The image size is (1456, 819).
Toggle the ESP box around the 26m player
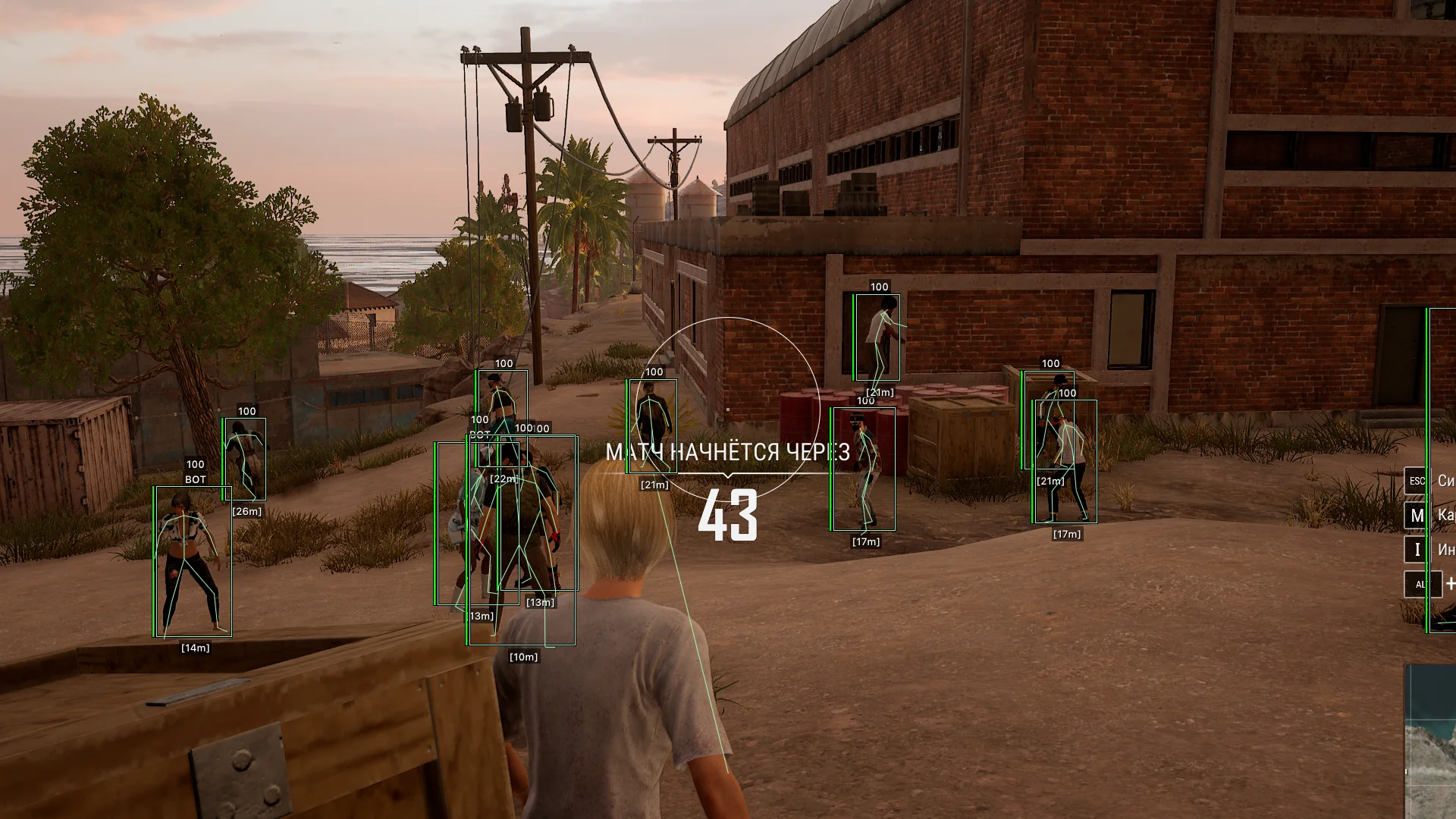[244, 459]
